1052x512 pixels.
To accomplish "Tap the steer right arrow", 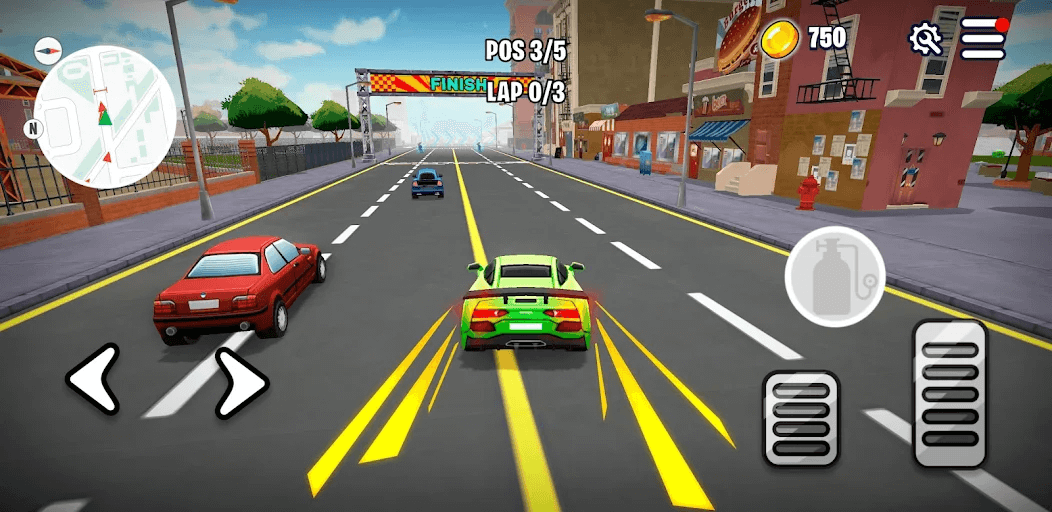I will (241, 381).
